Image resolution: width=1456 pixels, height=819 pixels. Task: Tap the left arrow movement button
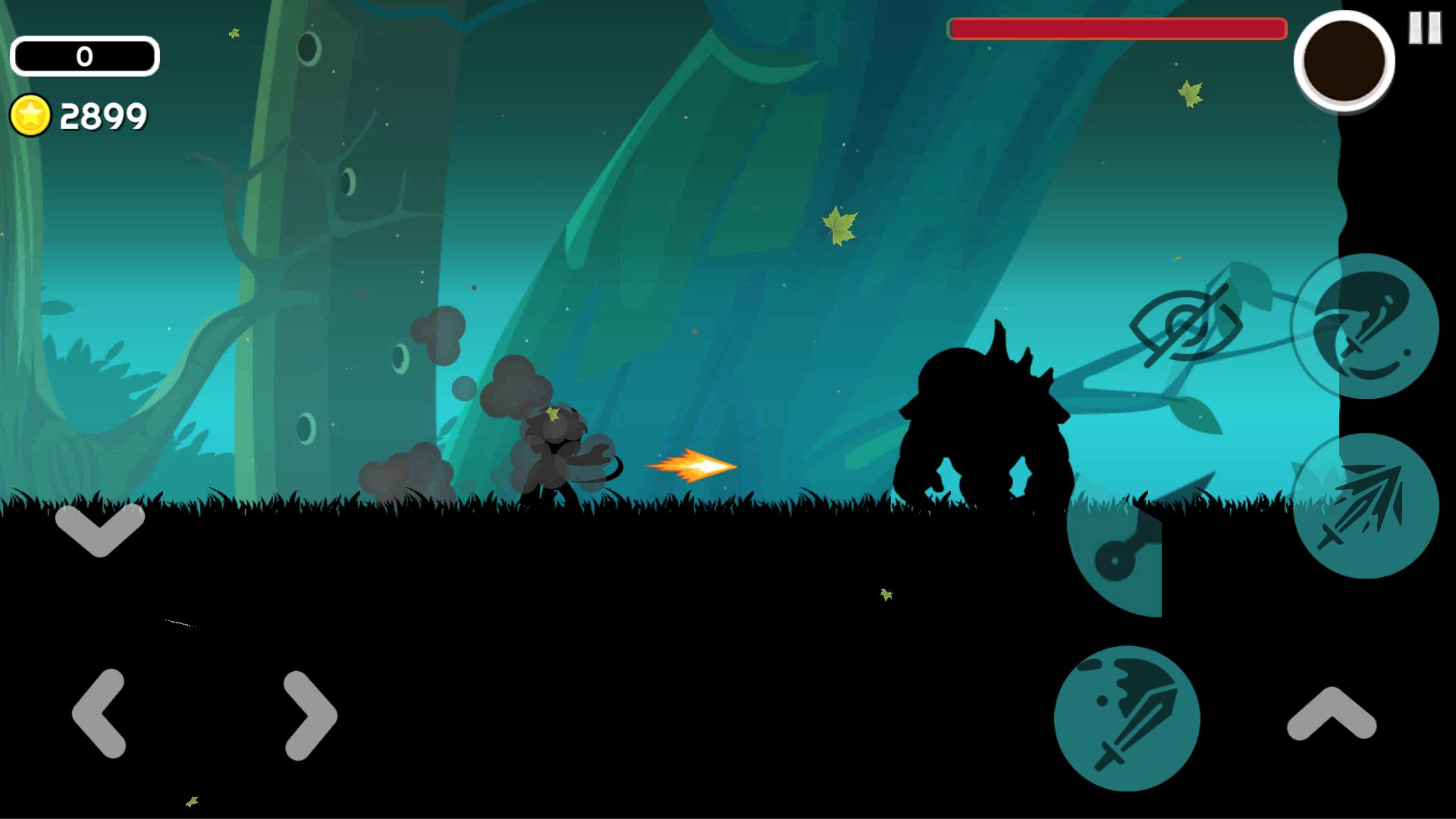(x=99, y=713)
